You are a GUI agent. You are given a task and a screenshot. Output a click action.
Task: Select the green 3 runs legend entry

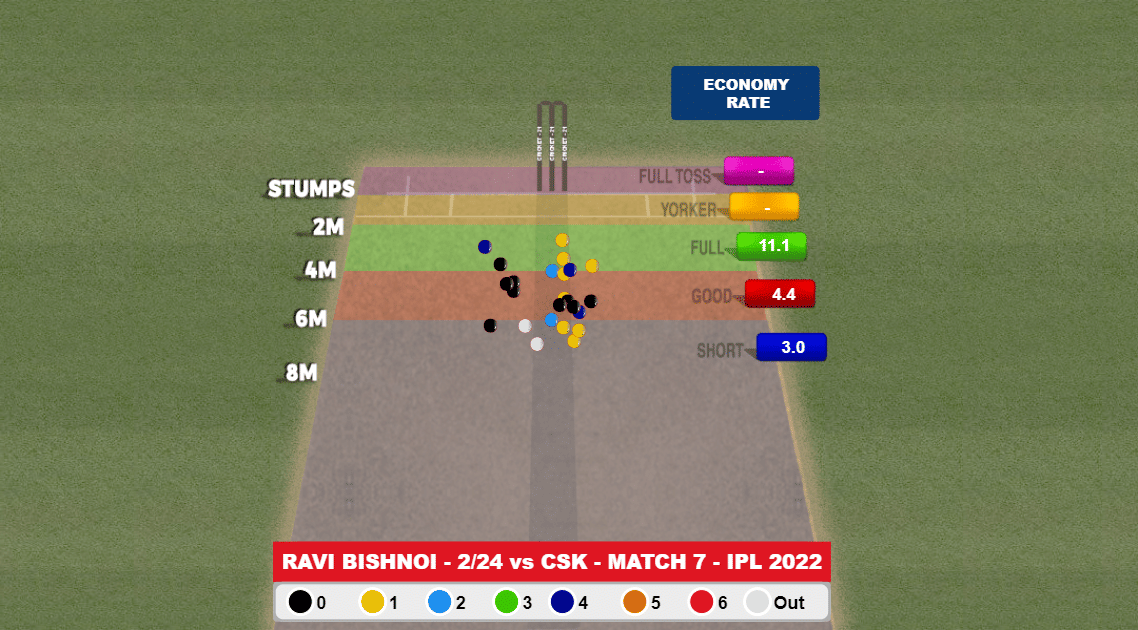506,602
